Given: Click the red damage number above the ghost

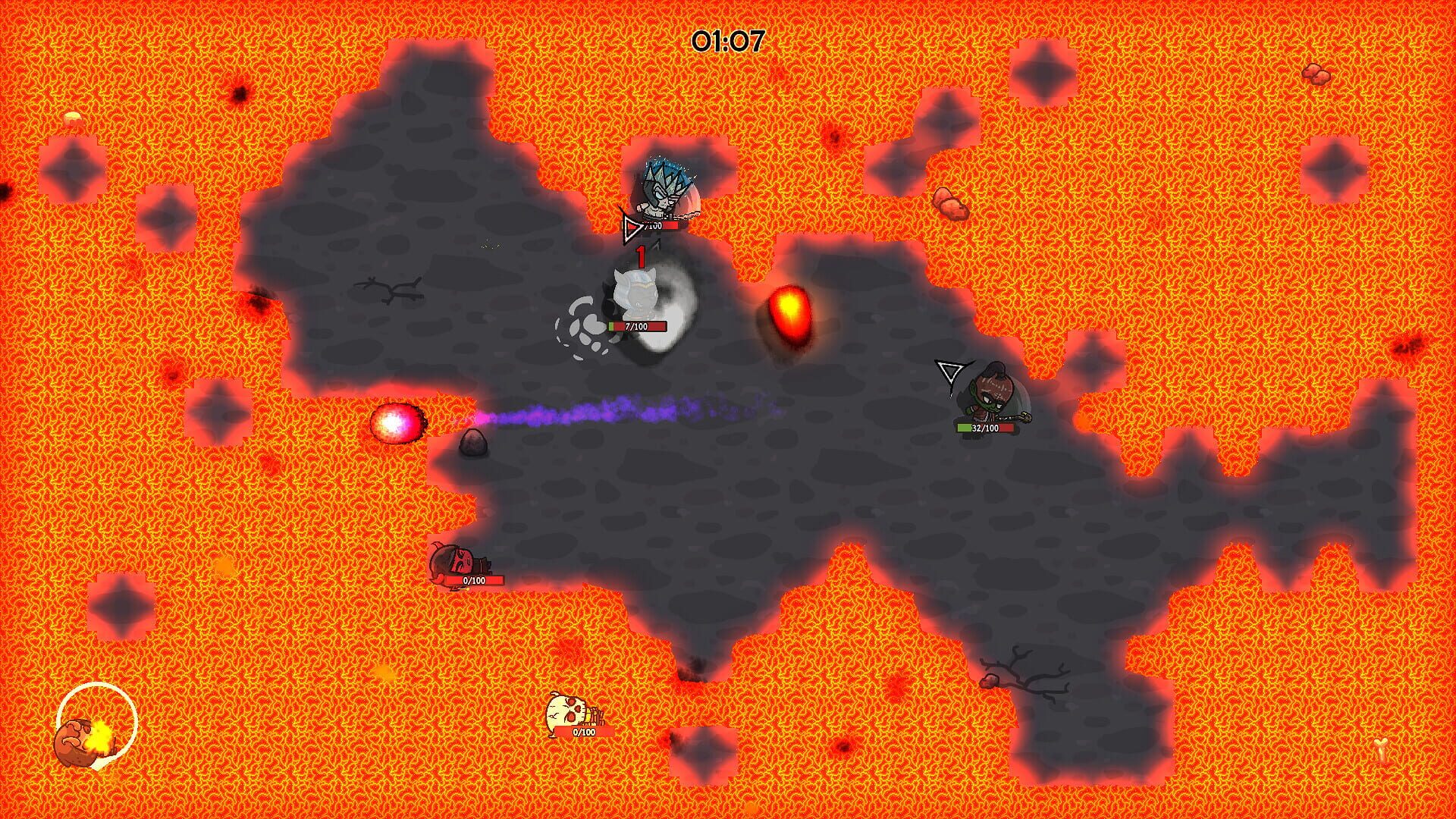Looking at the screenshot, I should [641, 258].
